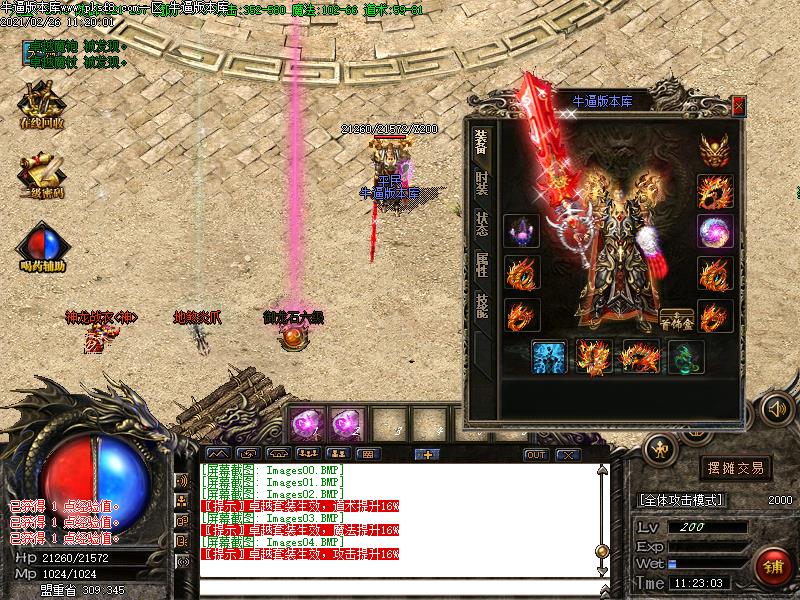The height and width of the screenshot is (600, 800).
Task: Select the golden helmet equipment slot
Action: (714, 149)
